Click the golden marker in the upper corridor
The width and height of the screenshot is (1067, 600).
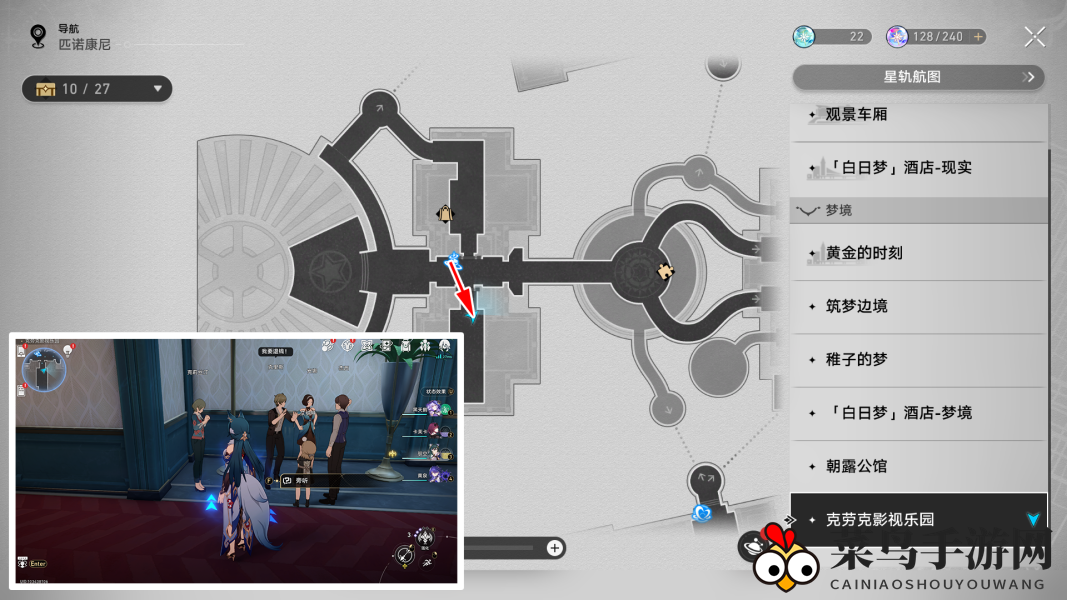coord(444,213)
